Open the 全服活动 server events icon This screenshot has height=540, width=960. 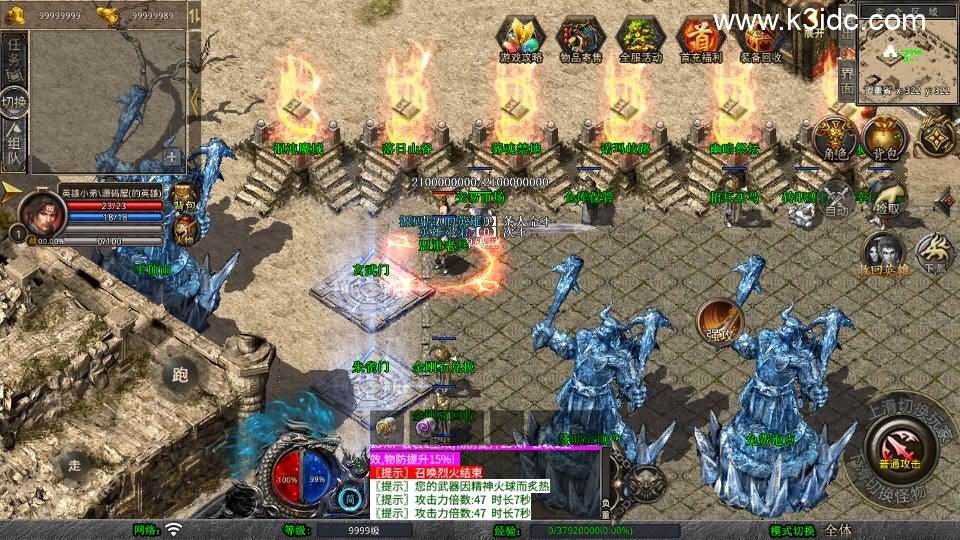point(641,38)
